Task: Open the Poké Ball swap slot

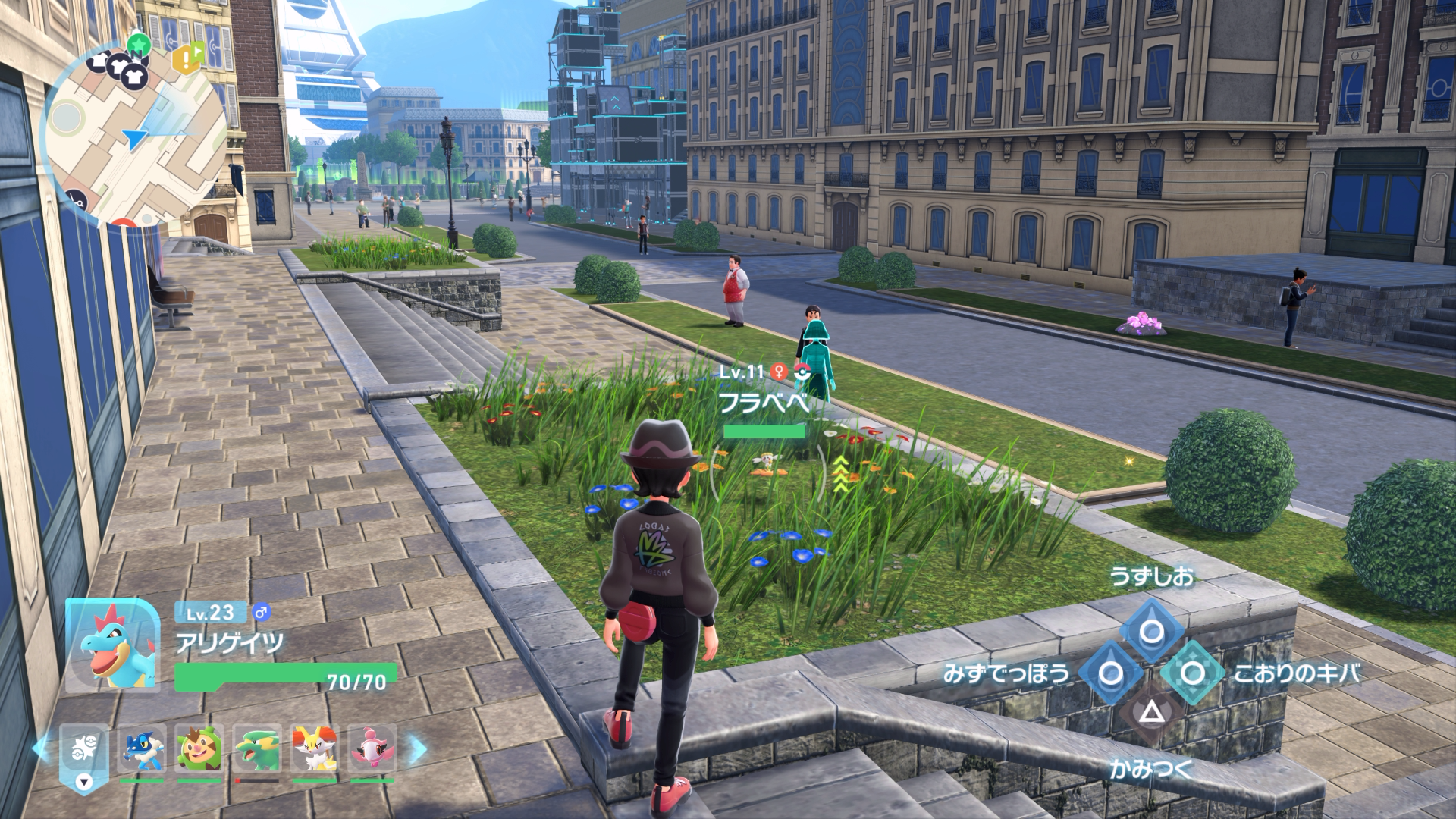Action: 84,753
